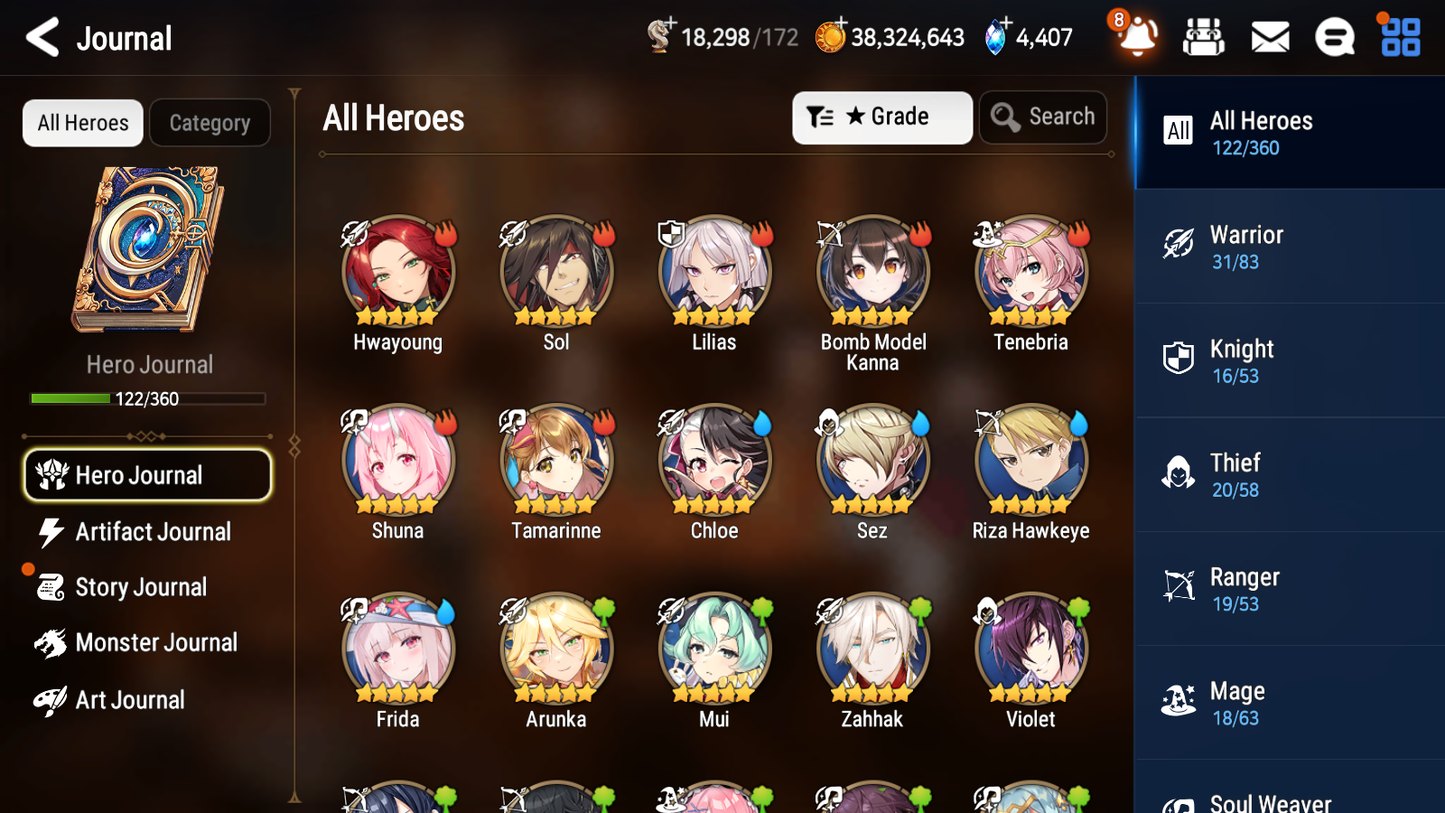Open the notification bell with 8 alerts
Image resolution: width=1445 pixels, height=813 pixels.
click(1135, 36)
